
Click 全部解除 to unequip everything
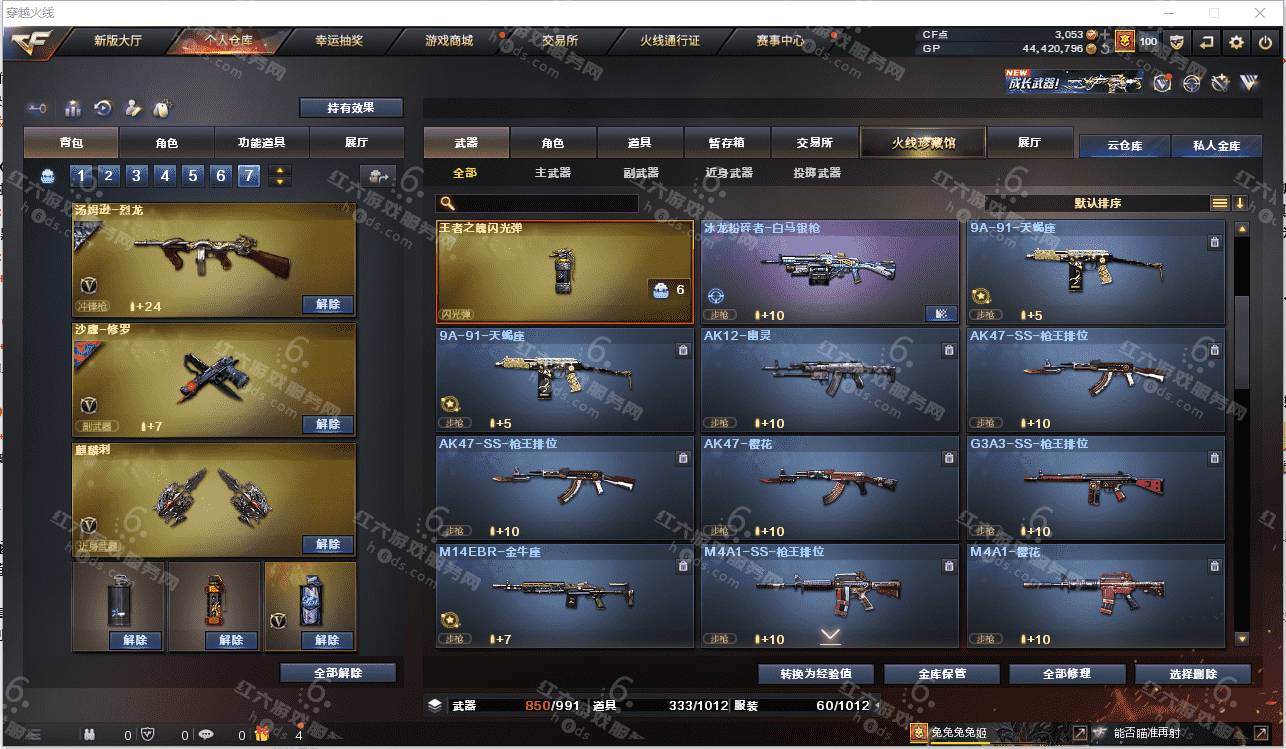pos(338,673)
